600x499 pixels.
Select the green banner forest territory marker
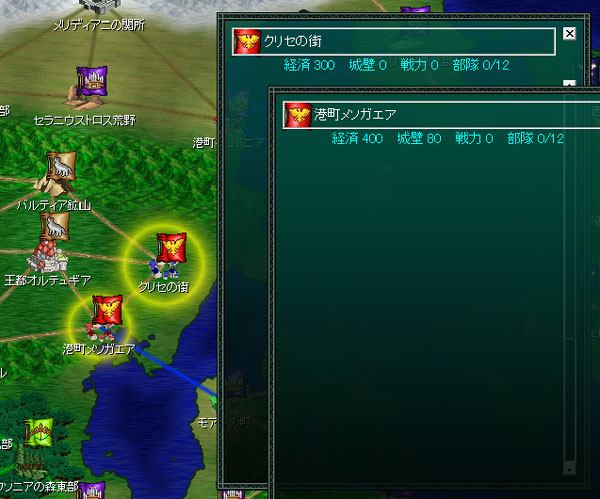click(x=41, y=432)
